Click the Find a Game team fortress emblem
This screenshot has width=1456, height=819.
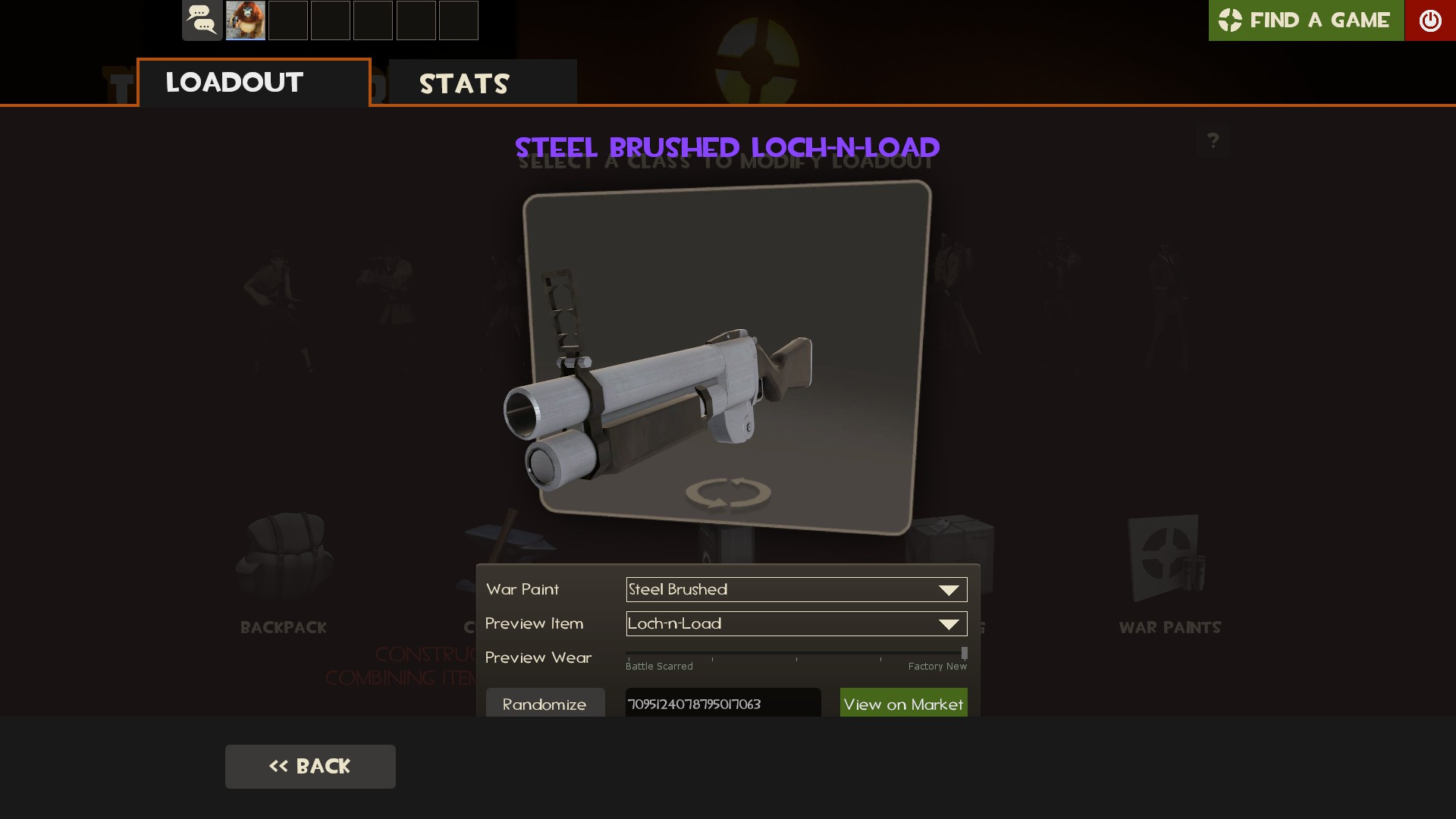(1231, 20)
